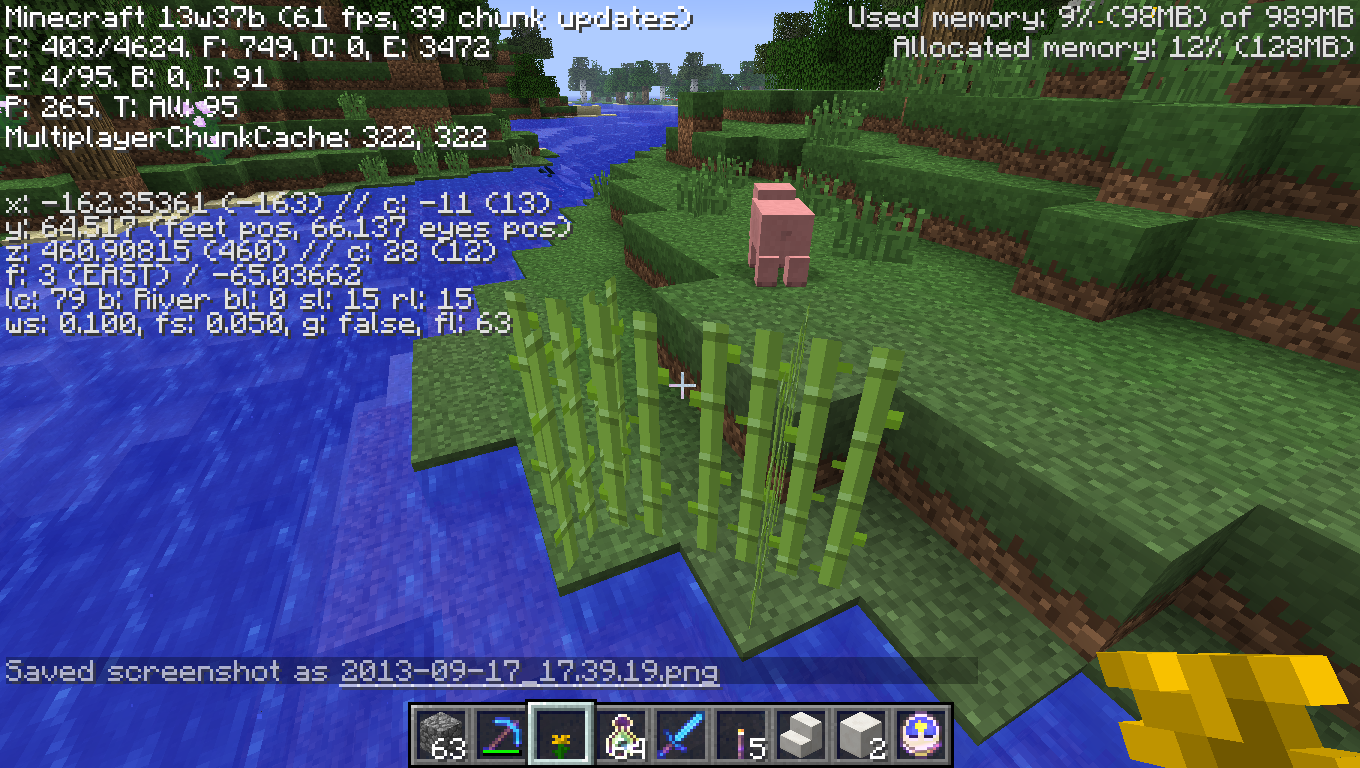
Task: Select the enchanted pickaxe in the hotbar
Action: tap(500, 732)
